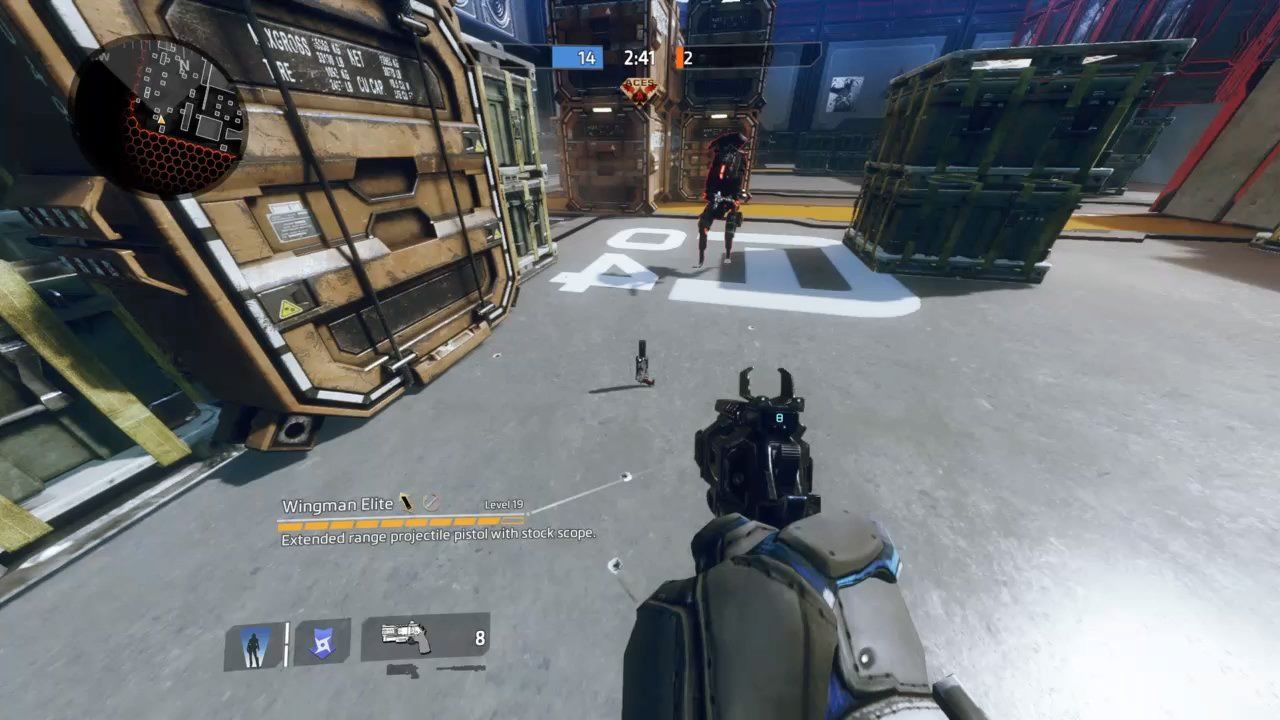Viewport: 1280px width, 720px height.
Task: Click the secondary pistol silhouette icon
Action: [404, 670]
